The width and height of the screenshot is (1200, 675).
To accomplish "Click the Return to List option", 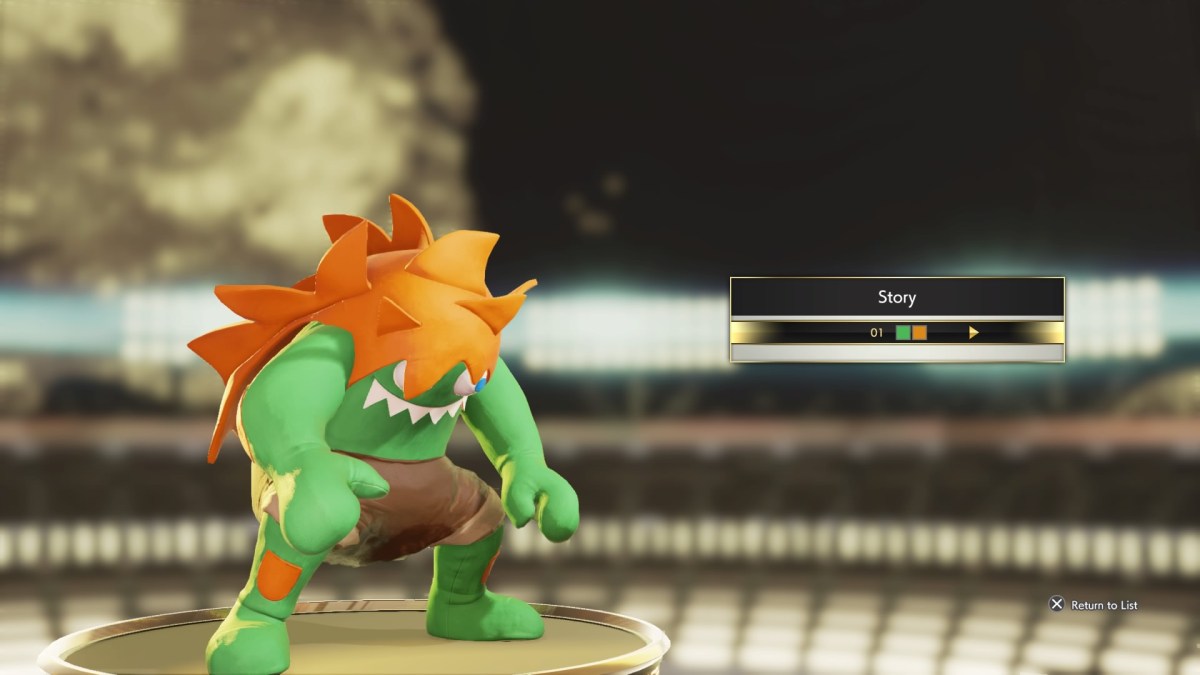I will (x=1093, y=605).
